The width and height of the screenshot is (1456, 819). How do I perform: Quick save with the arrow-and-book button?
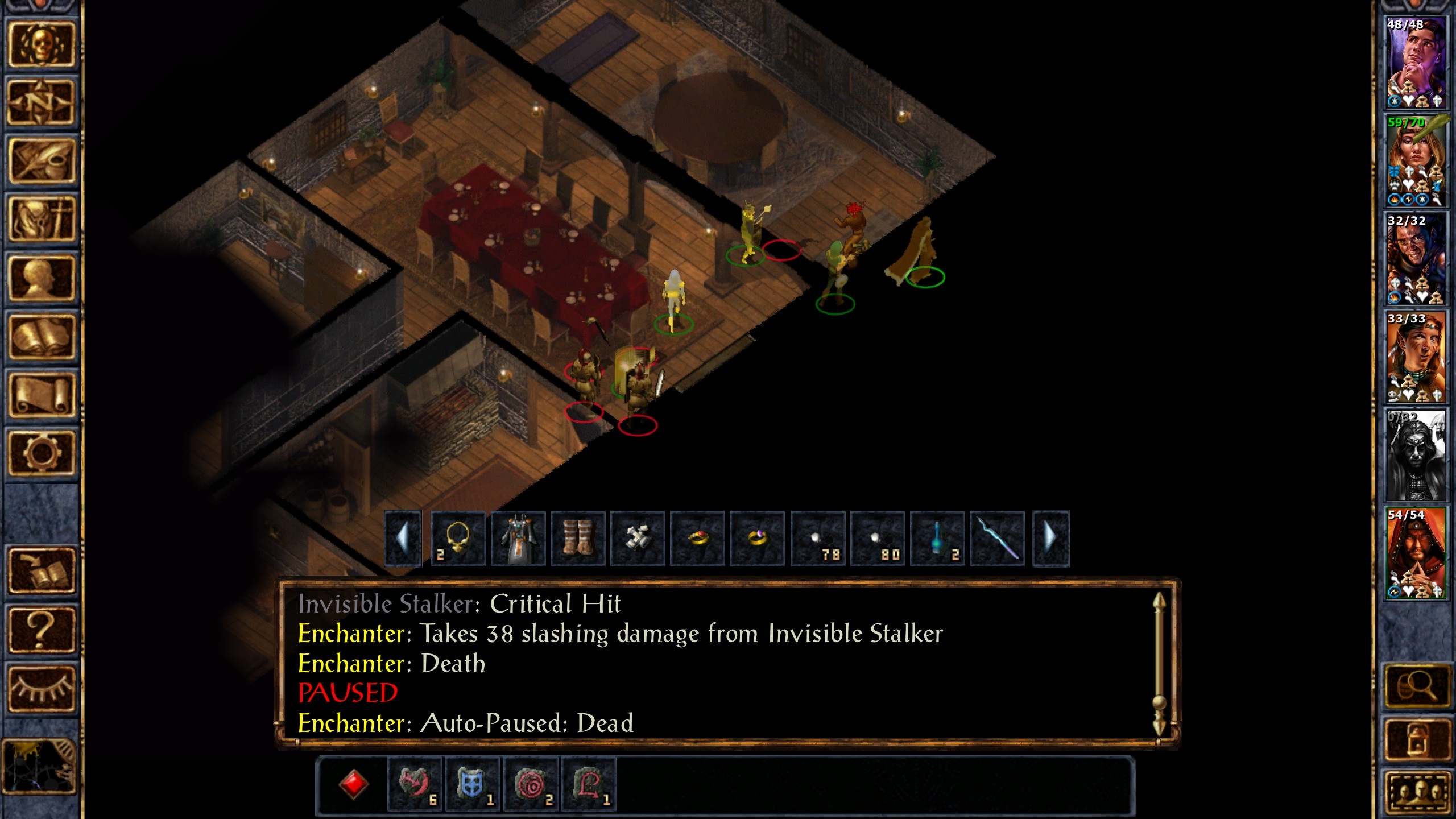[x=41, y=571]
